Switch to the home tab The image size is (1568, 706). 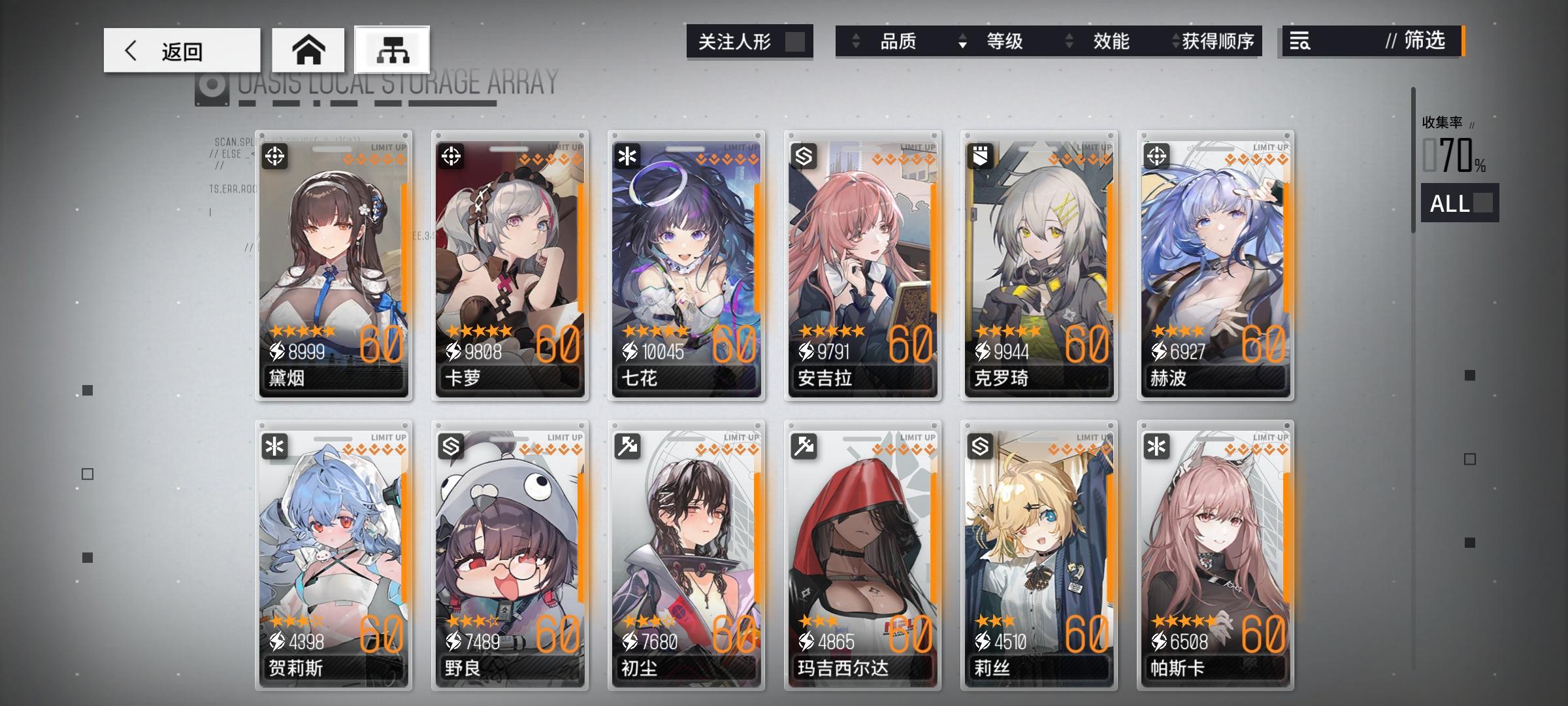point(309,50)
